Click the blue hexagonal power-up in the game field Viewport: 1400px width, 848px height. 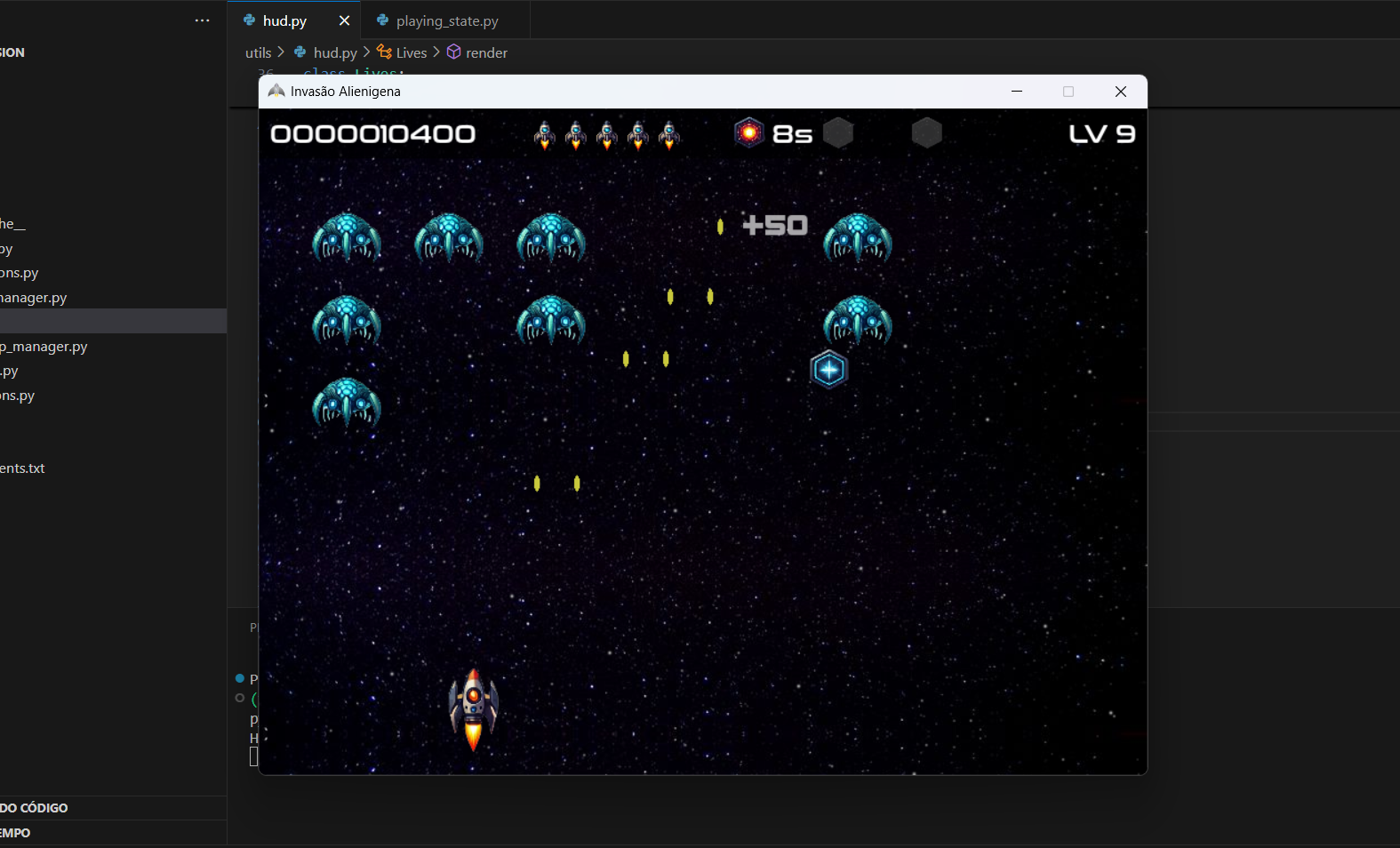pos(828,369)
